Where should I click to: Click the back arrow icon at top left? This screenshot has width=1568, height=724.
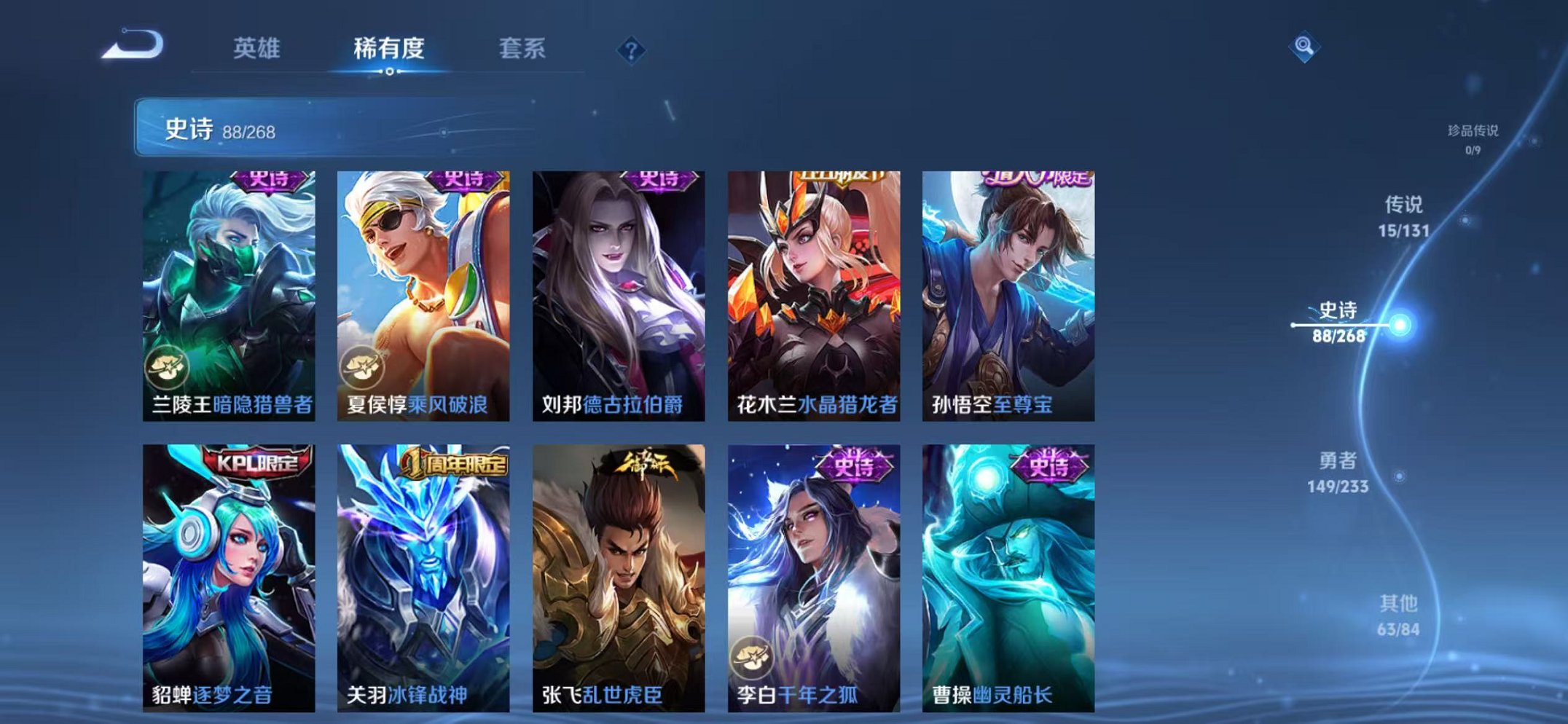click(x=135, y=47)
